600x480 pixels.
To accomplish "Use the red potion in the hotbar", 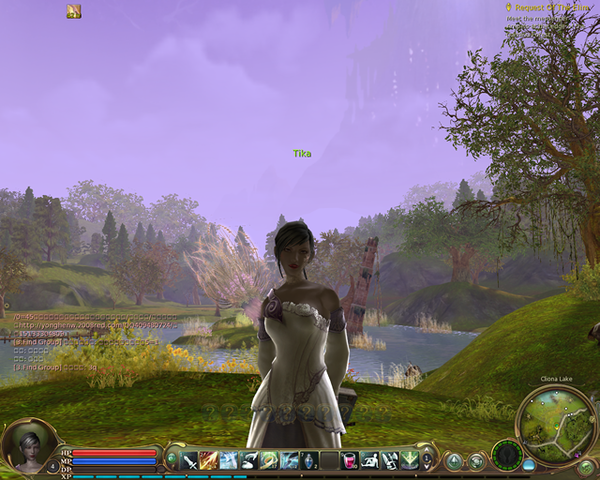I will [349, 461].
